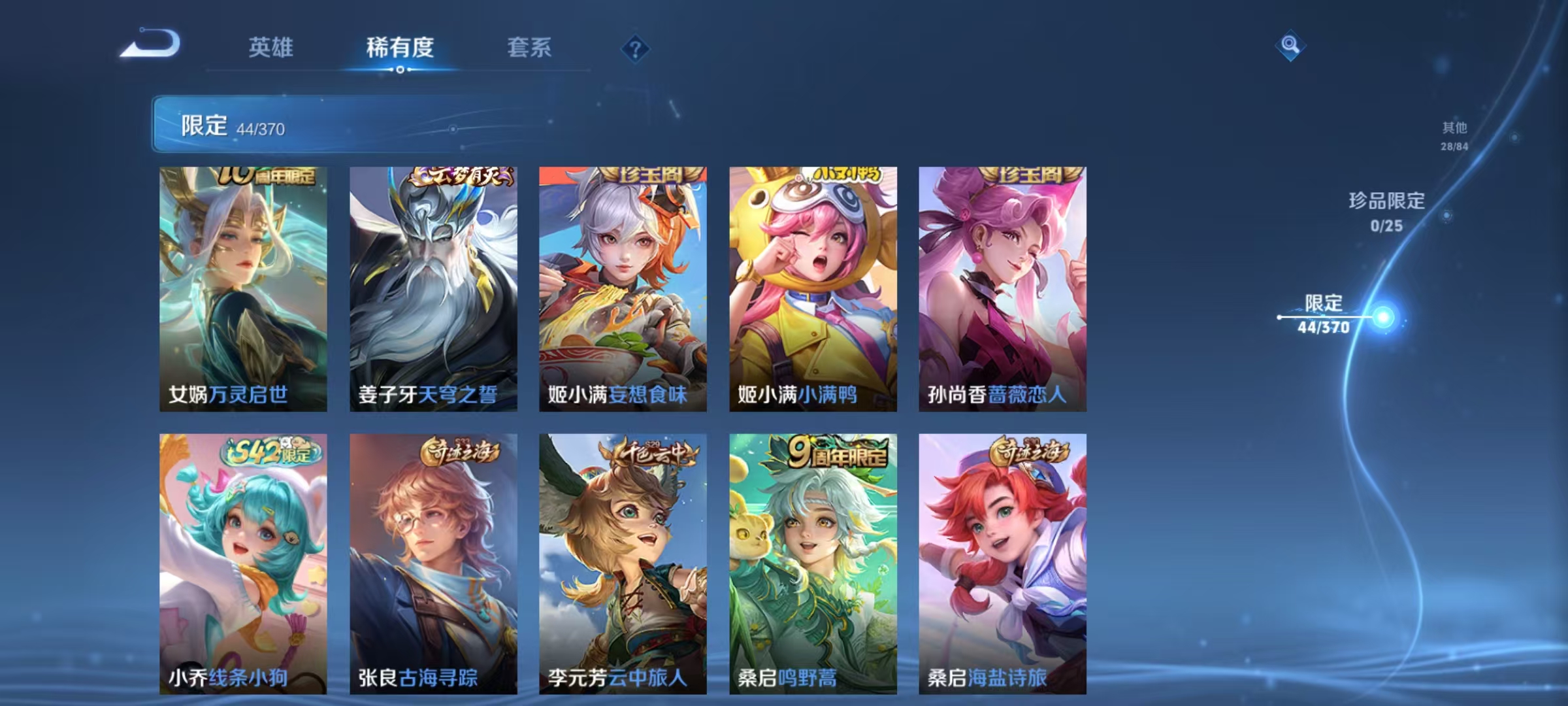Switch to the 英雄 tab

click(x=272, y=48)
